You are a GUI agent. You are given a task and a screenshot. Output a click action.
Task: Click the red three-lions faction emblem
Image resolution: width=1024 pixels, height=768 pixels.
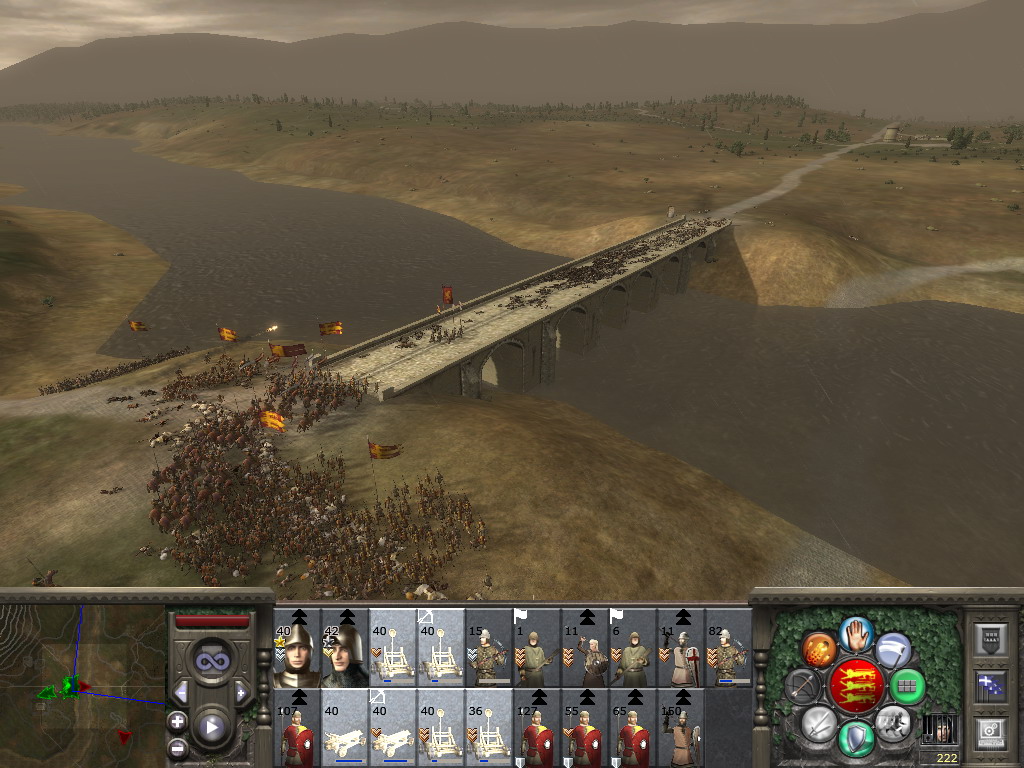click(x=856, y=685)
